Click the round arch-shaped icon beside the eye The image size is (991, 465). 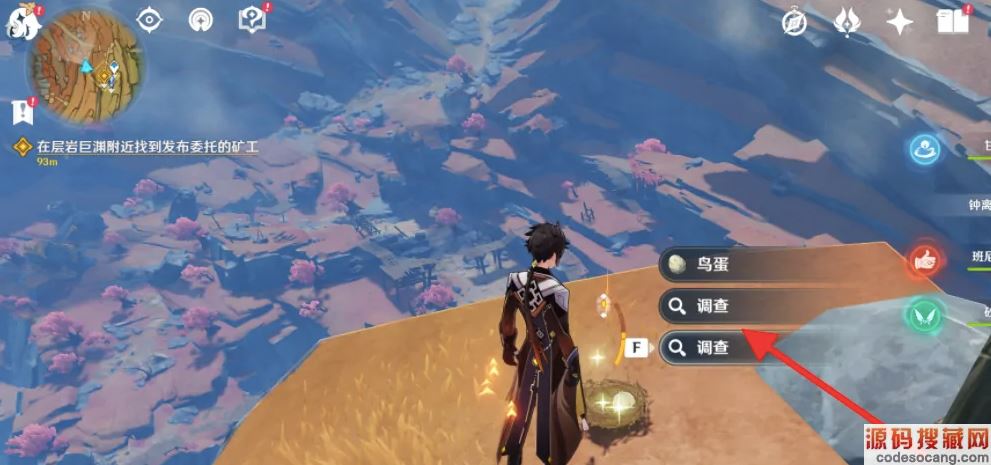click(x=200, y=20)
